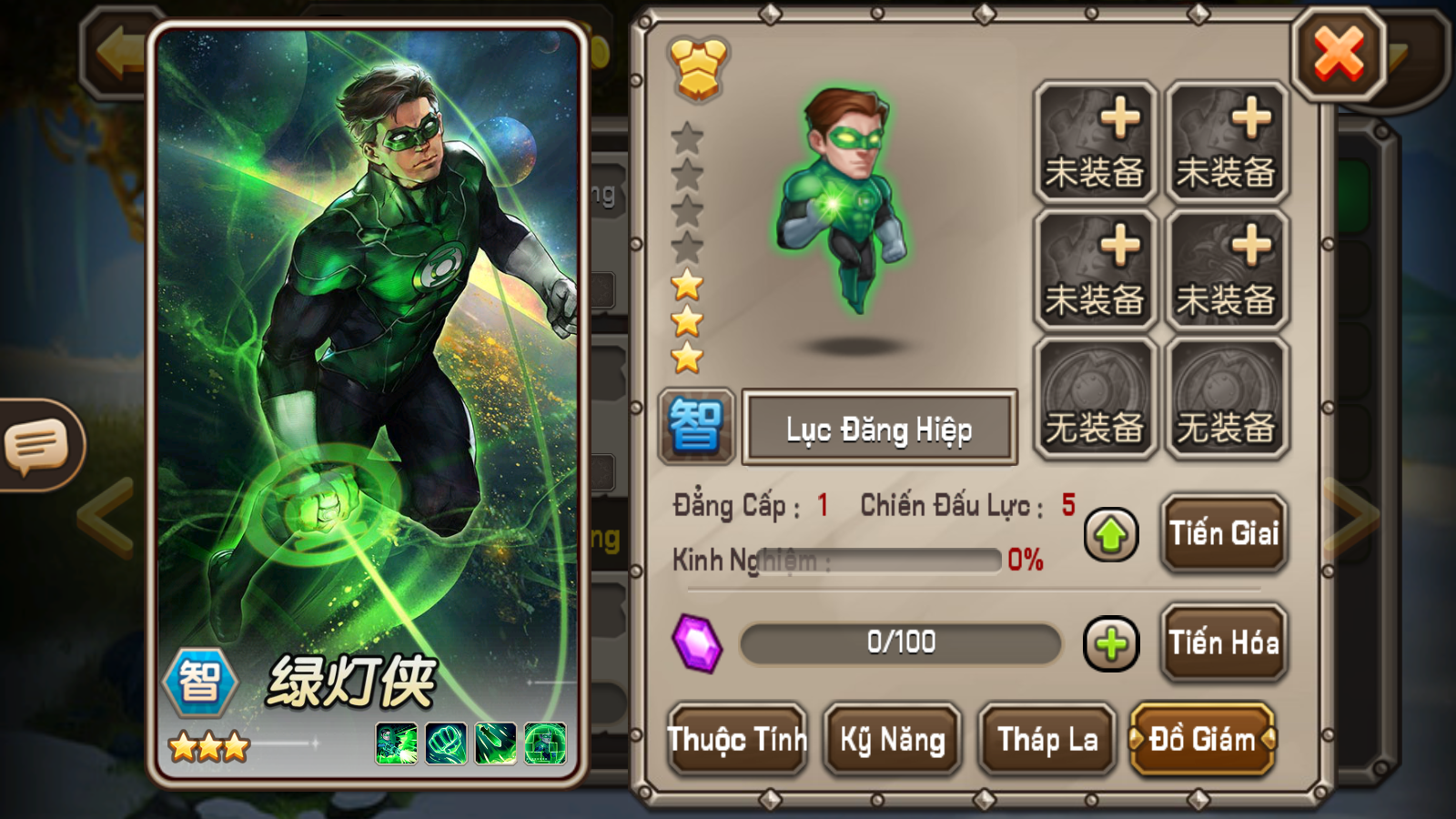Toggle the first yellow star rating
This screenshot has width=1456, height=819.
pyautogui.click(x=687, y=283)
